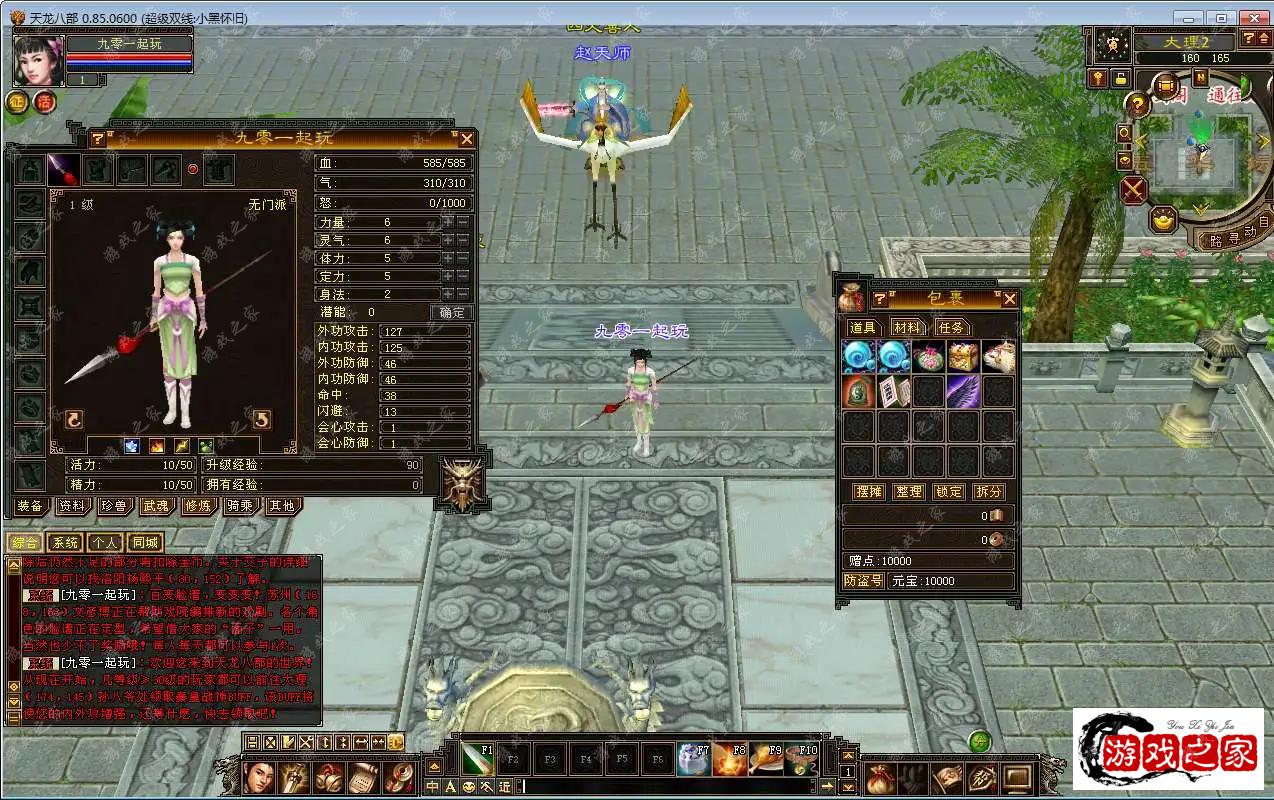
Task: Close the 包裹 inventory window
Action: click(1009, 299)
